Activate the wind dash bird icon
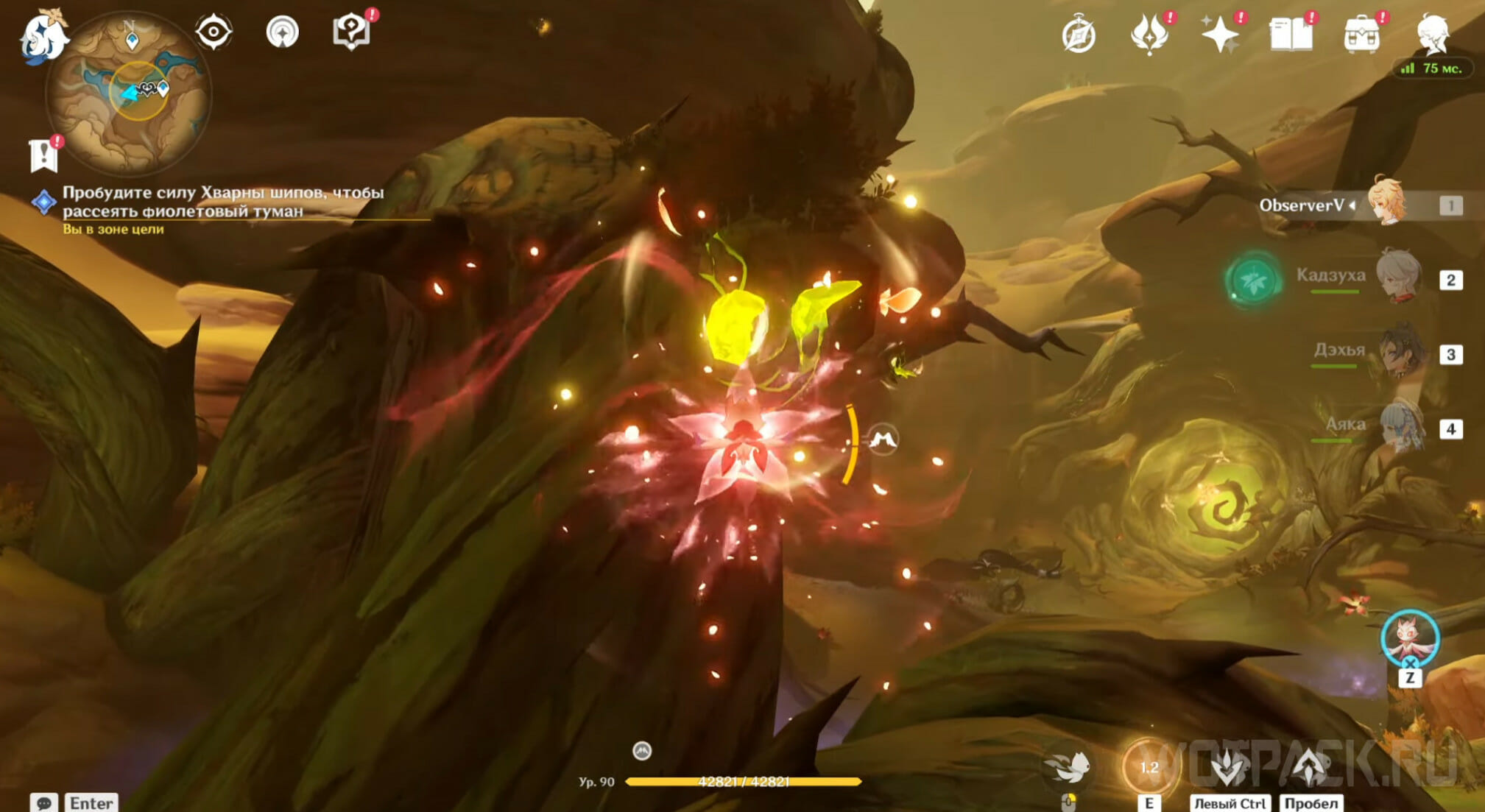Screen dimensions: 1485x812 (x=1069, y=767)
